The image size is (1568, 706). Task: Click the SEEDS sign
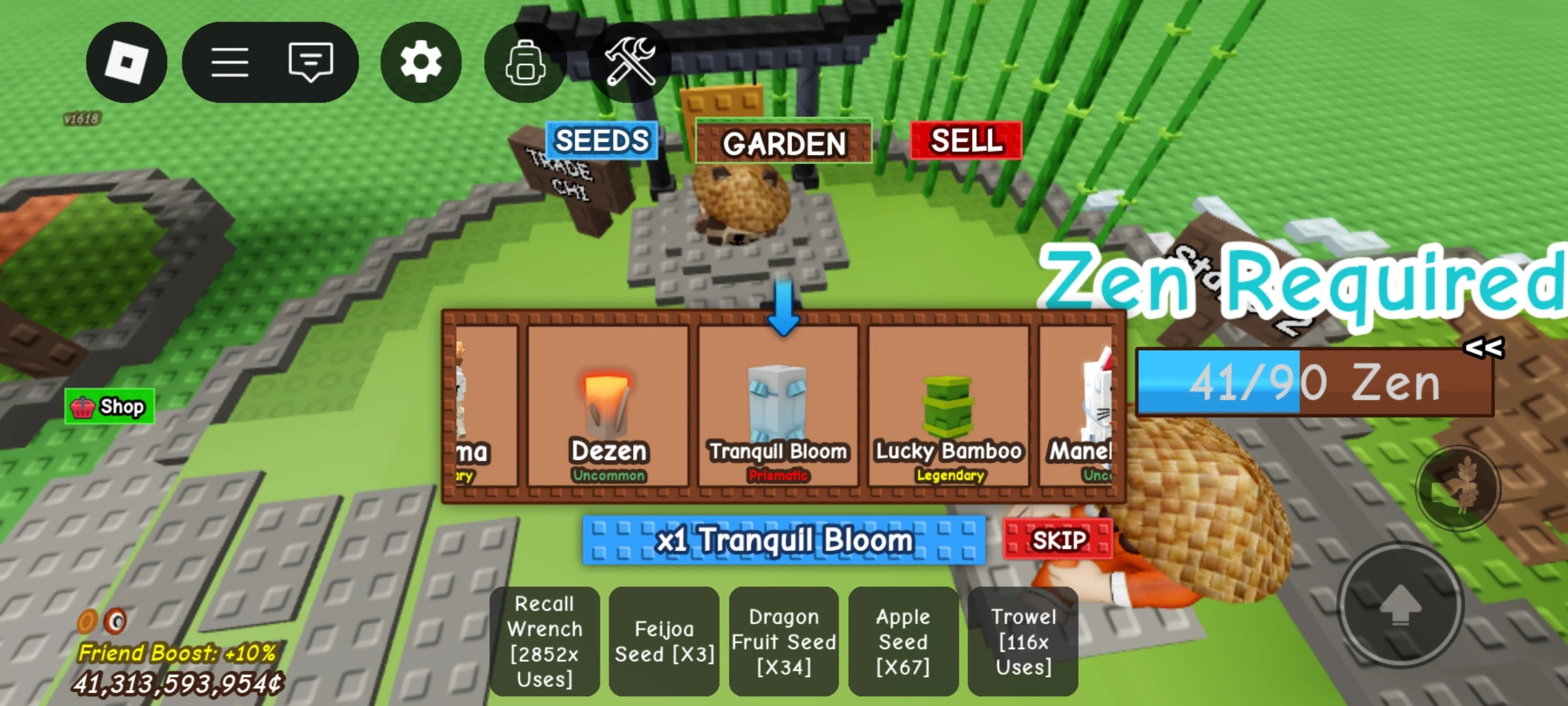coord(602,141)
